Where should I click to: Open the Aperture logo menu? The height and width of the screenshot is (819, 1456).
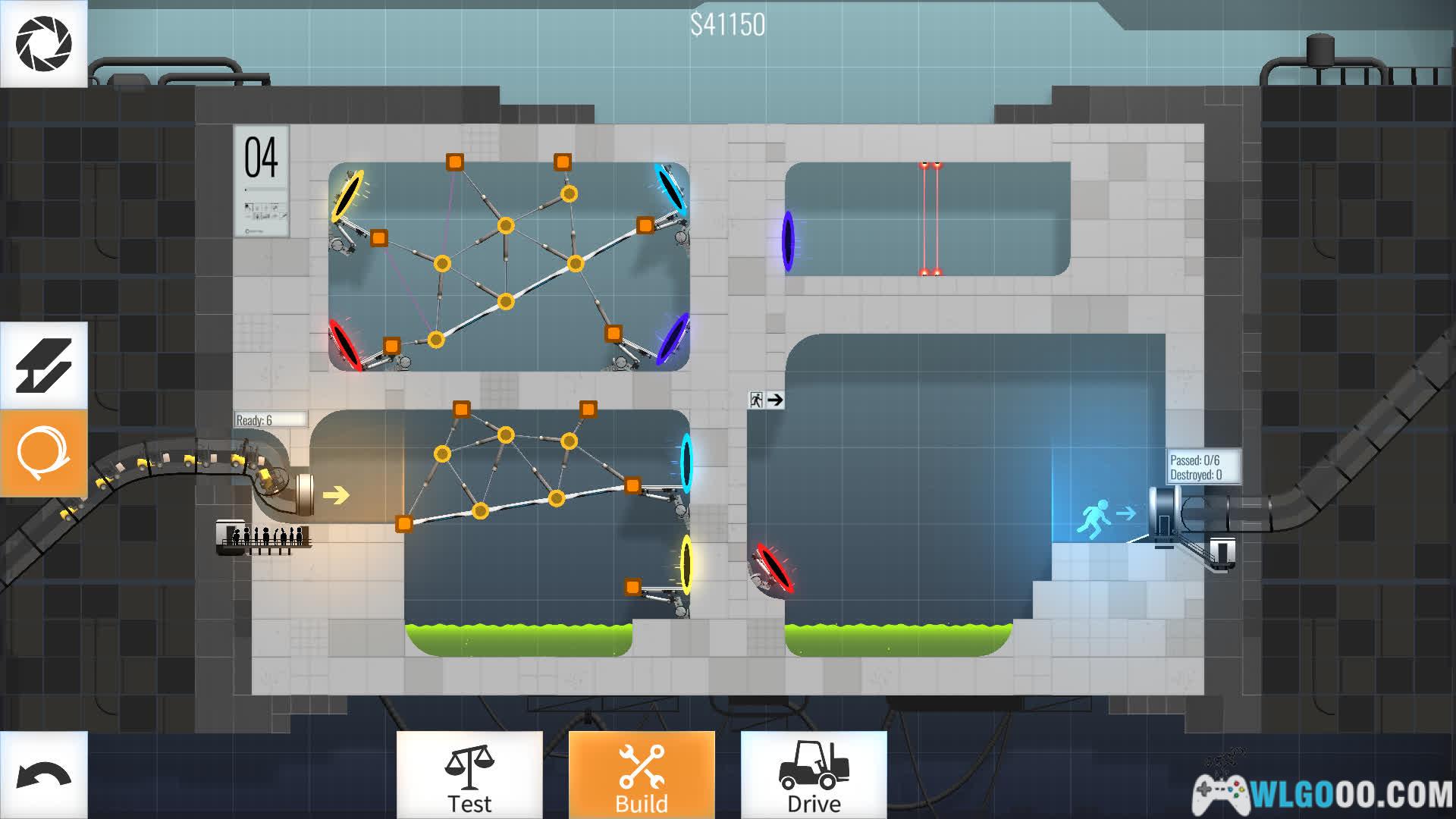coord(43,43)
